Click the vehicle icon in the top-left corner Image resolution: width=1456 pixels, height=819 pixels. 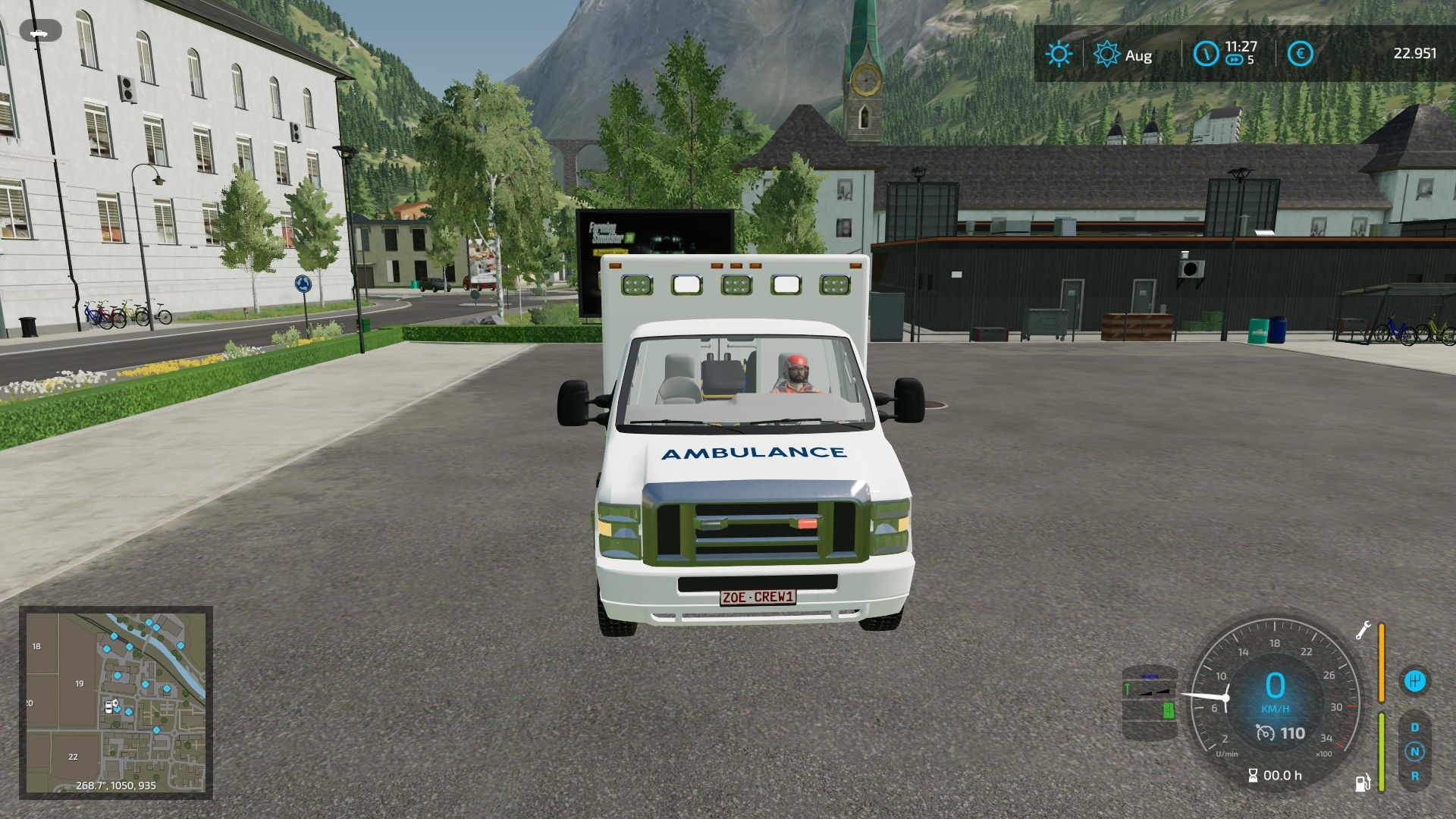45,33
